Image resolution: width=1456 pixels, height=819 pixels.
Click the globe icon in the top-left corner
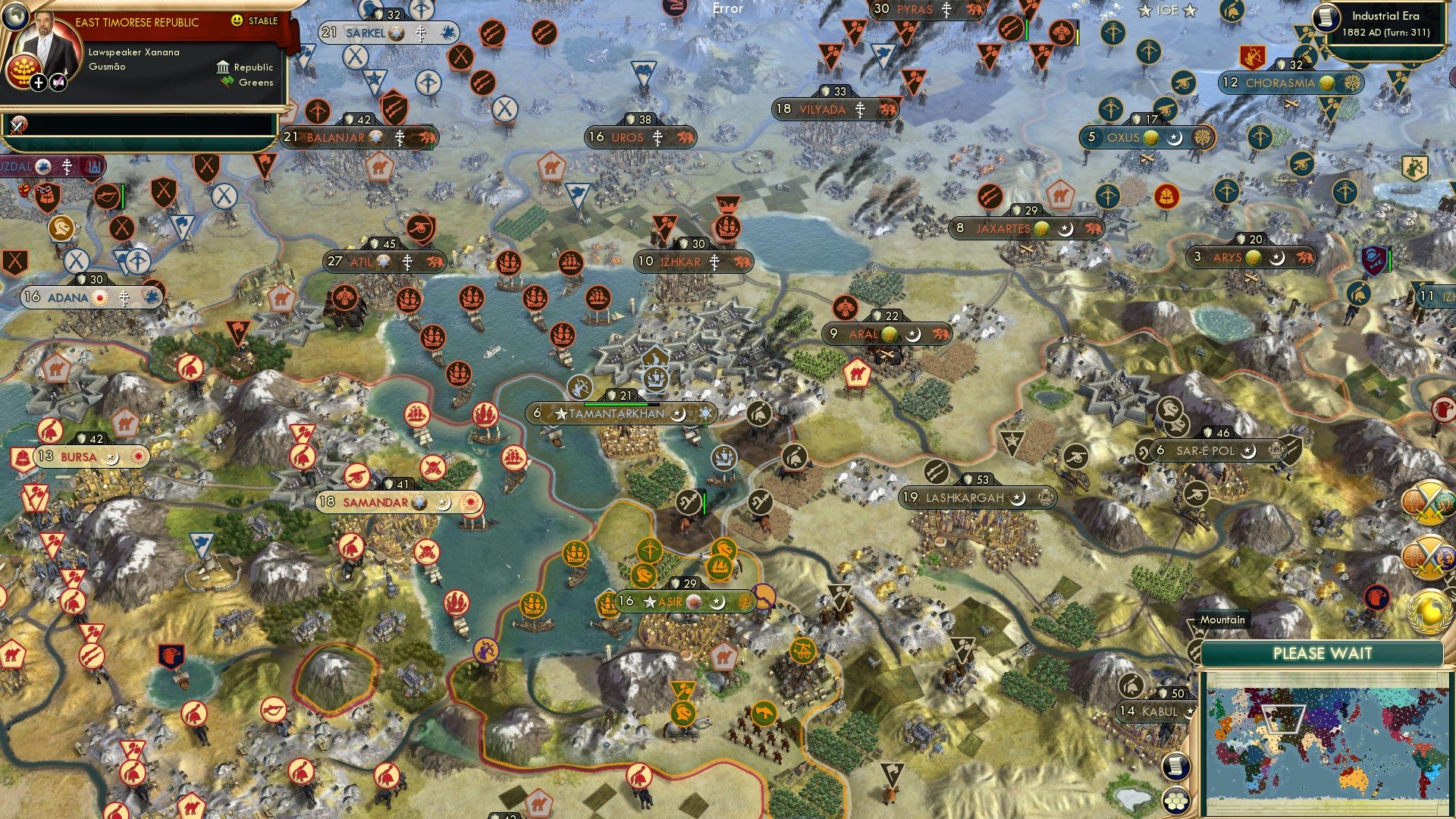[x=16, y=17]
